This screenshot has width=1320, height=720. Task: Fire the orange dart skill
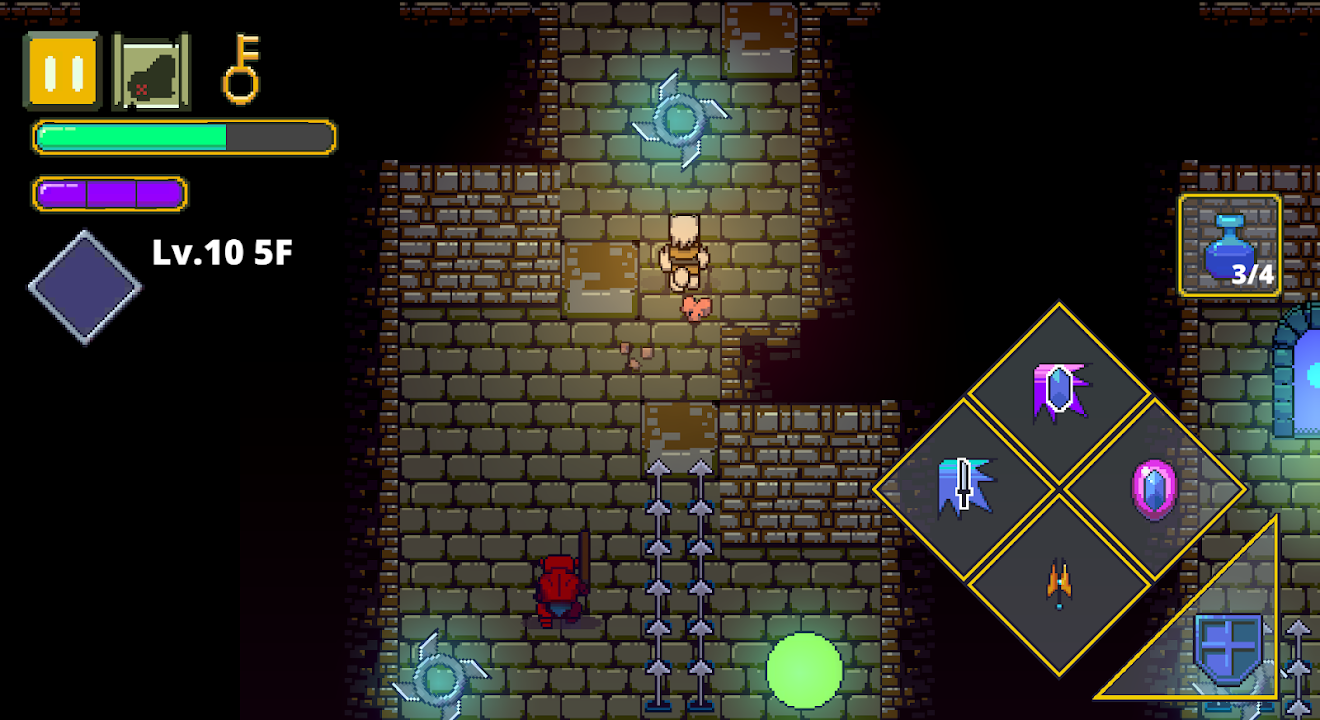(x=1059, y=584)
